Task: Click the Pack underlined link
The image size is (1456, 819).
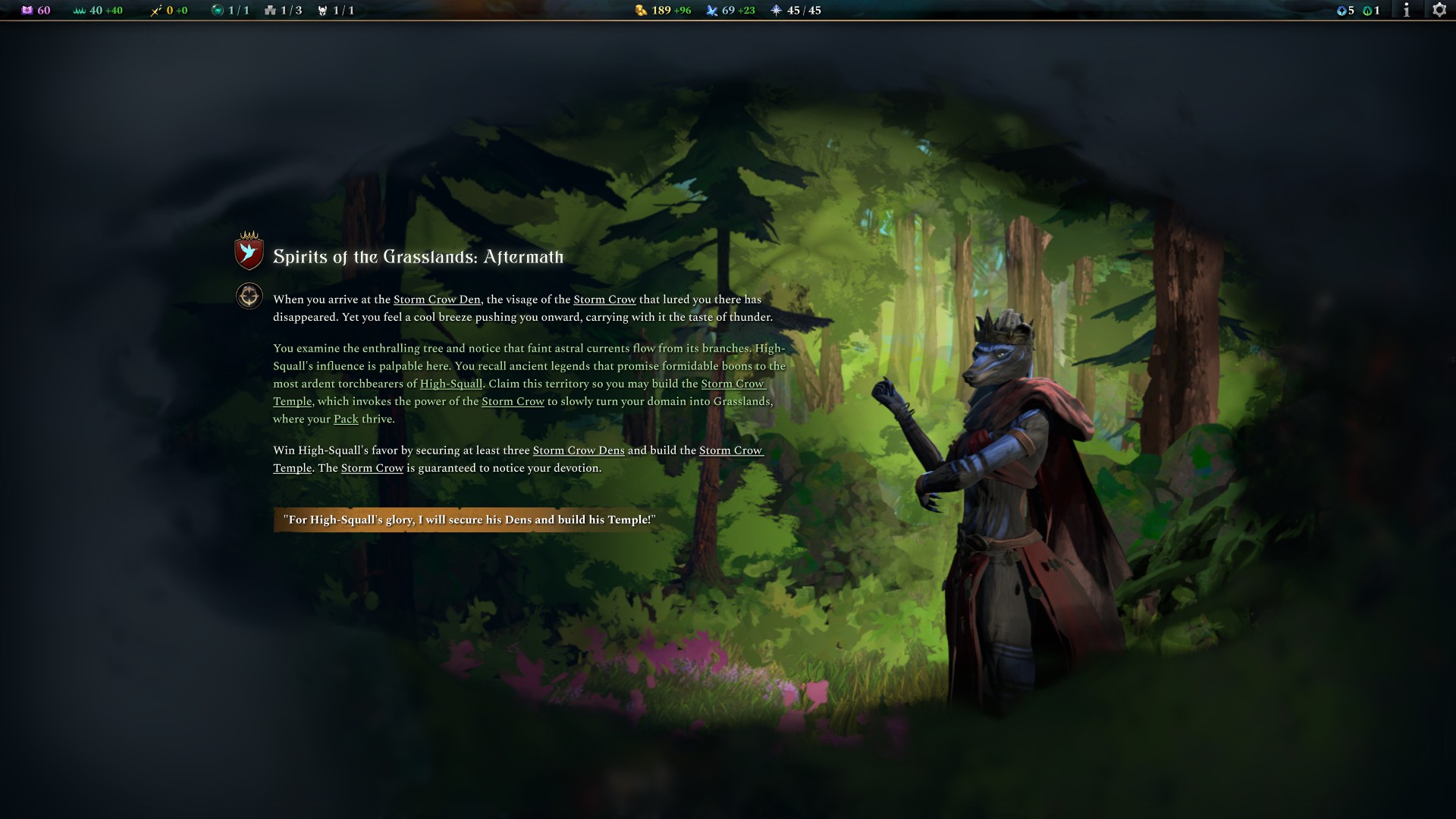Action: pyautogui.click(x=346, y=419)
